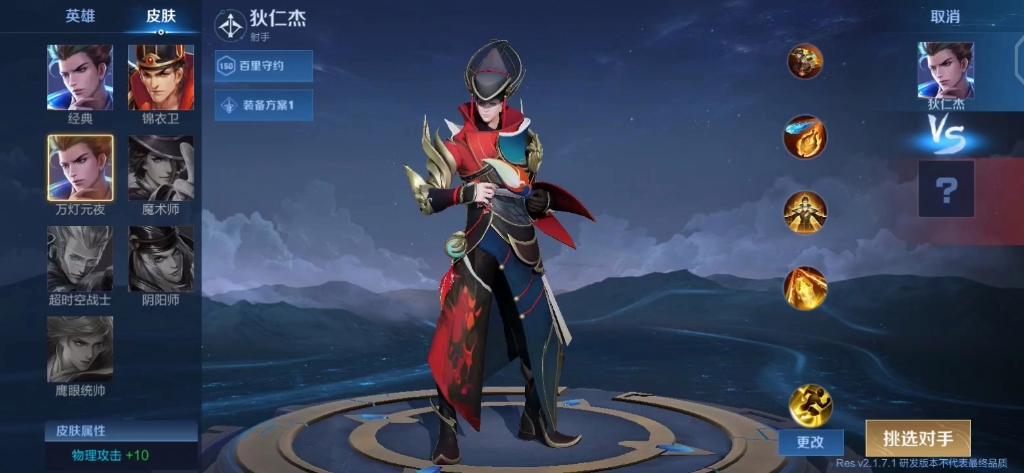The image size is (1024, 473).
Task: Choose the 锦衣卫 skin
Action: tap(161, 77)
